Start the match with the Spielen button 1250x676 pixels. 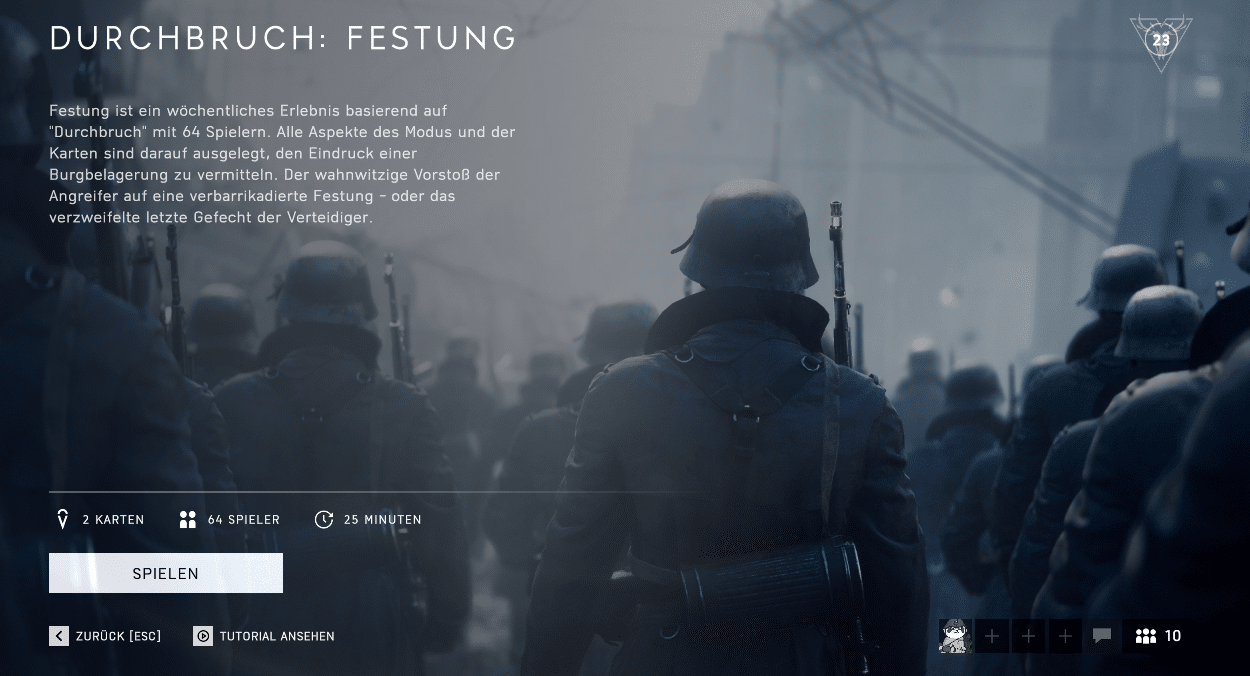166,573
